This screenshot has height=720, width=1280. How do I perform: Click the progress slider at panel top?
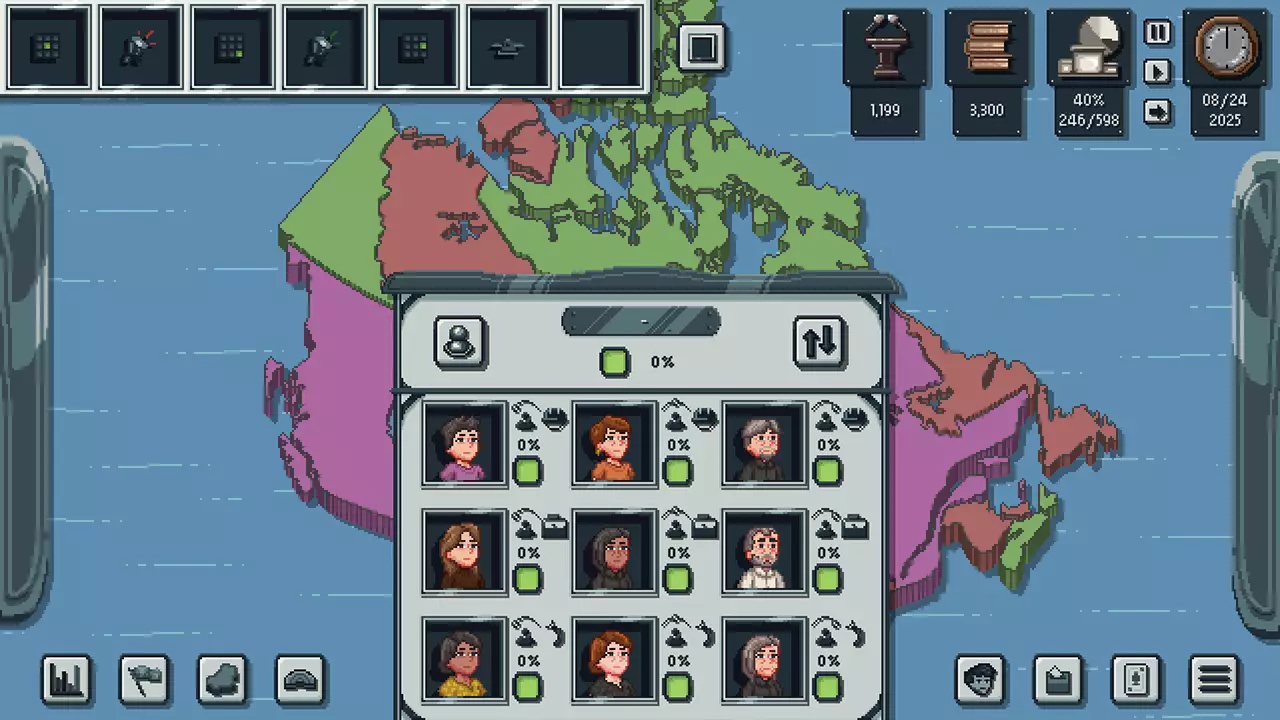point(640,321)
